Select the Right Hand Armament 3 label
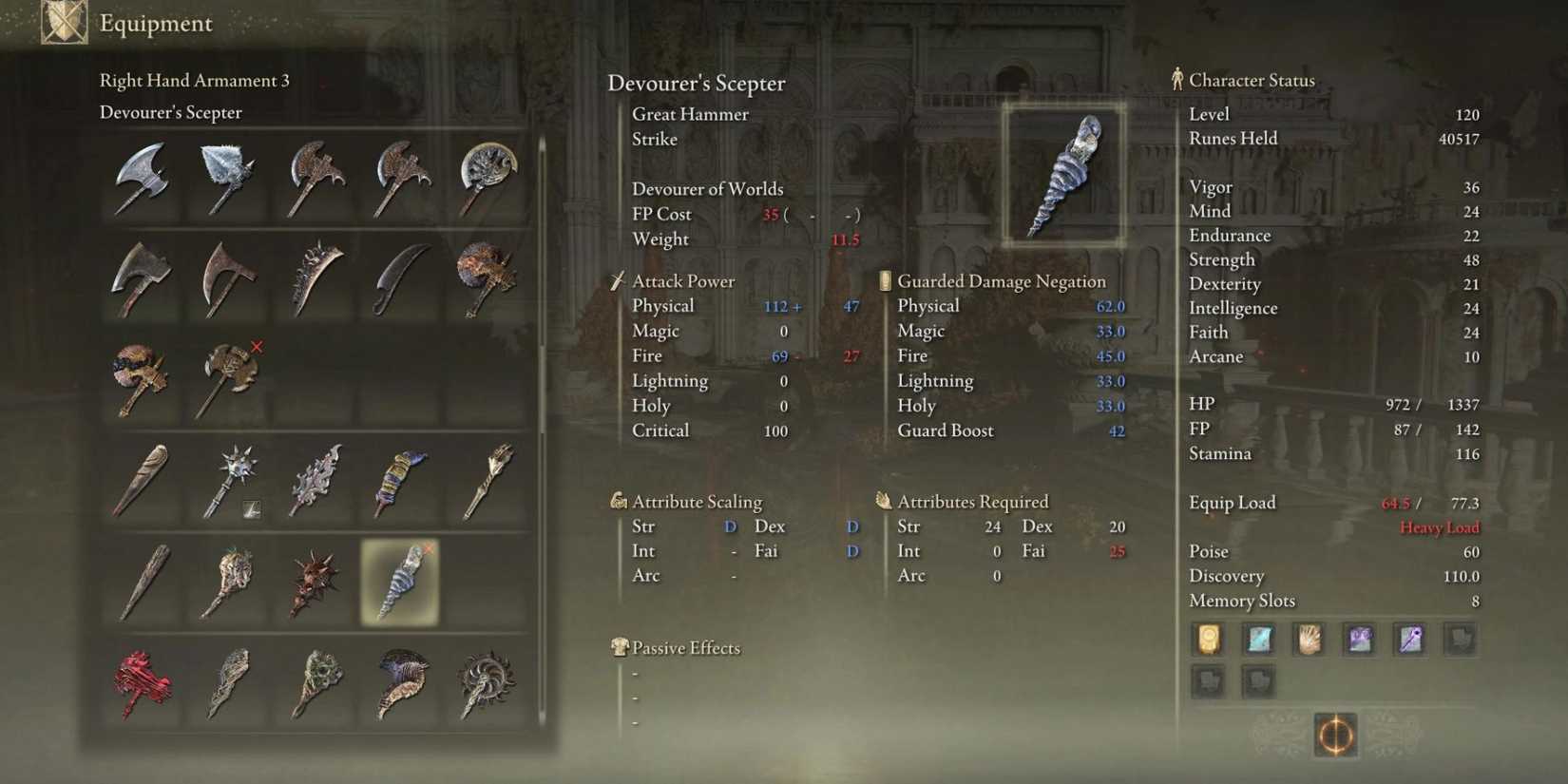Image resolution: width=1568 pixels, height=784 pixels. click(x=195, y=81)
